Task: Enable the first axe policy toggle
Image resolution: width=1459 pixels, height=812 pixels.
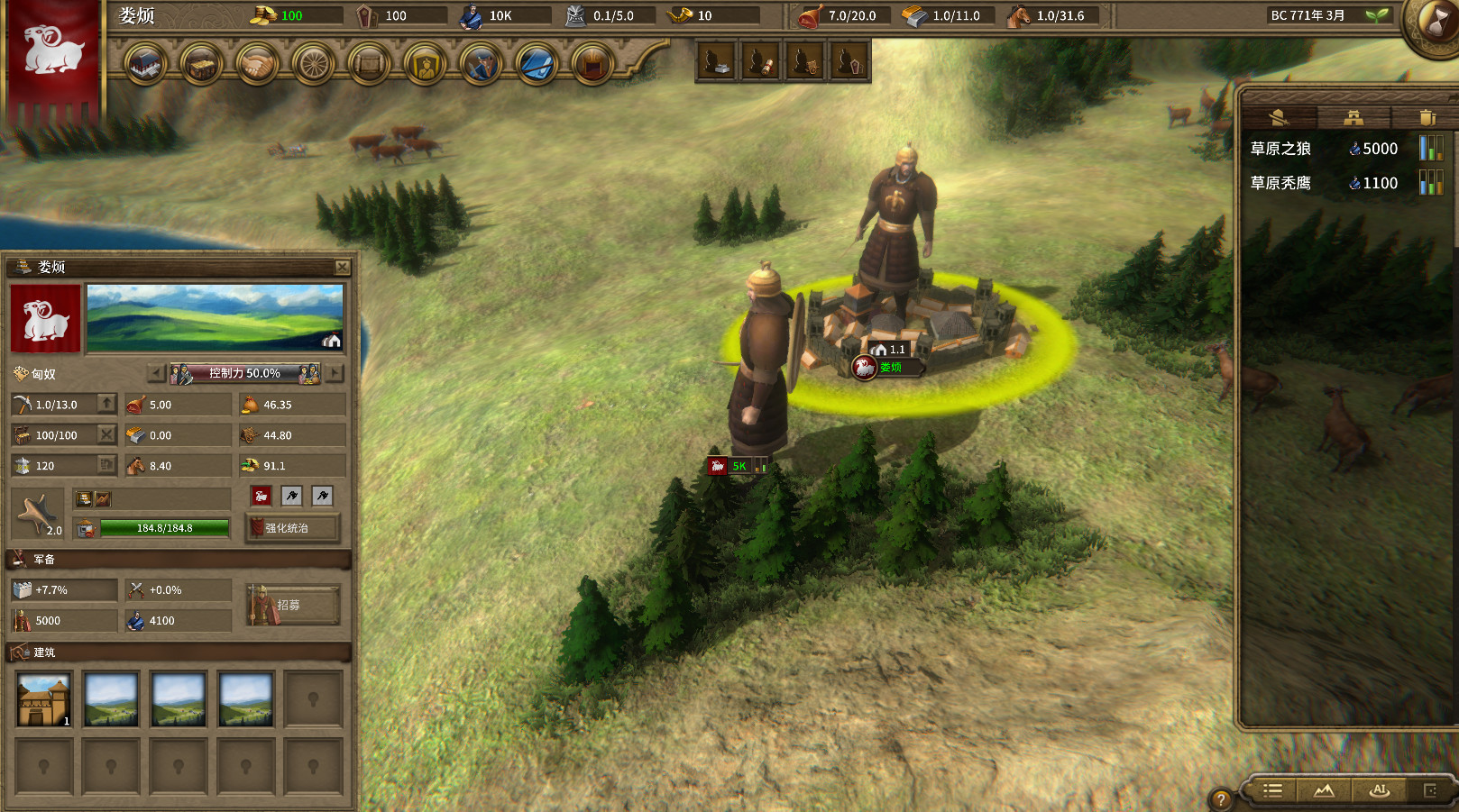Action: click(290, 496)
